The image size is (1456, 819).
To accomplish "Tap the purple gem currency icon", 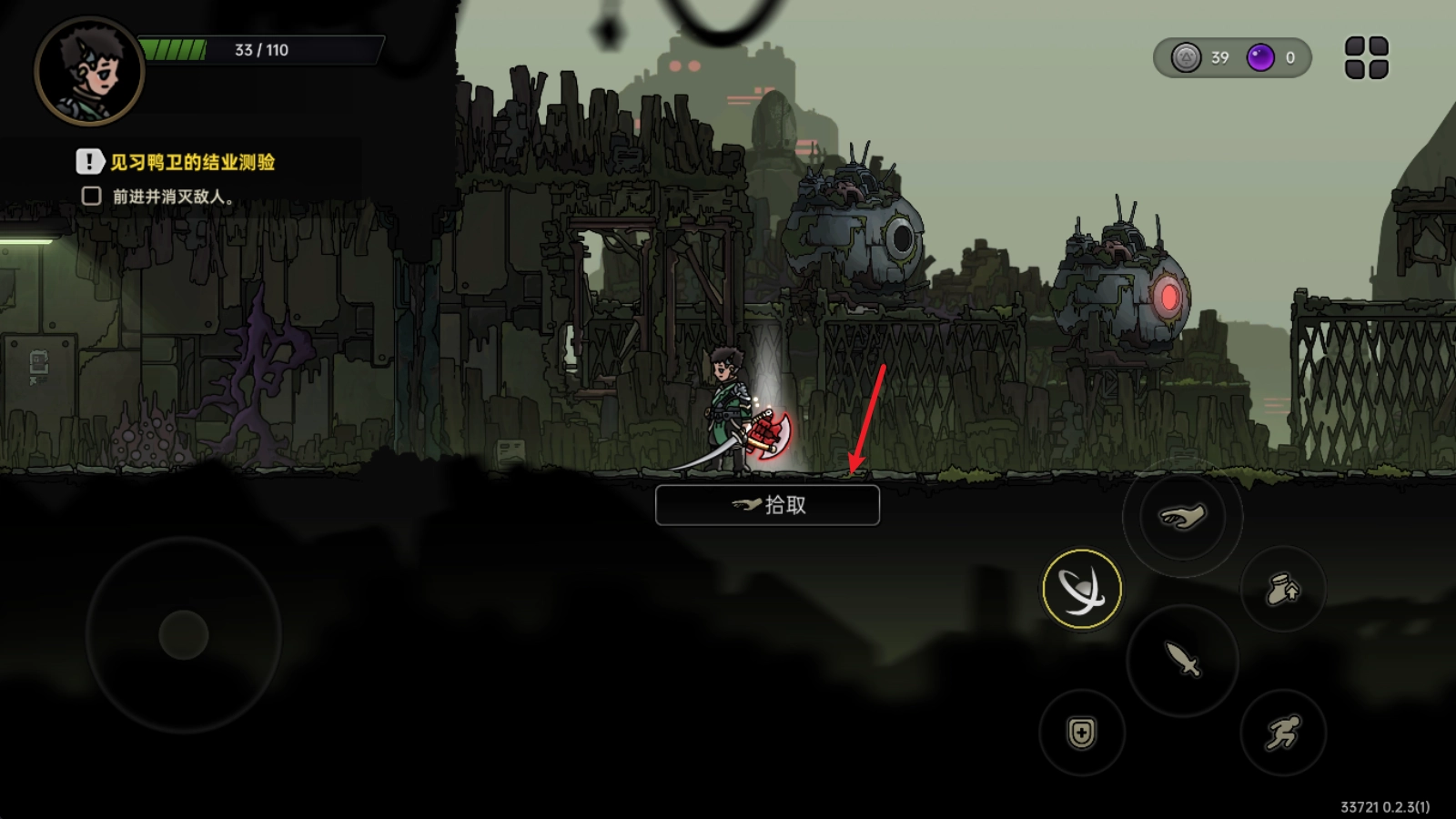I will tap(1260, 58).
